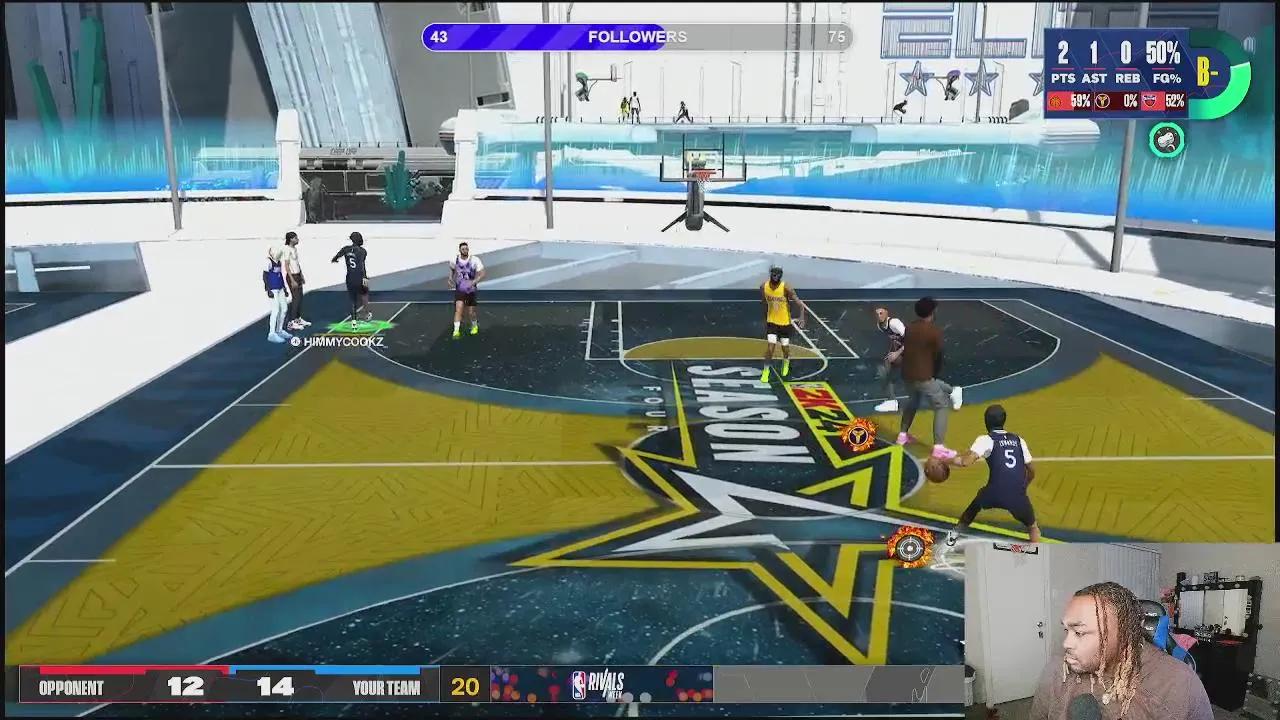Click the shot meter ring under the ball handler
The image size is (1280, 720).
[x=908, y=547]
